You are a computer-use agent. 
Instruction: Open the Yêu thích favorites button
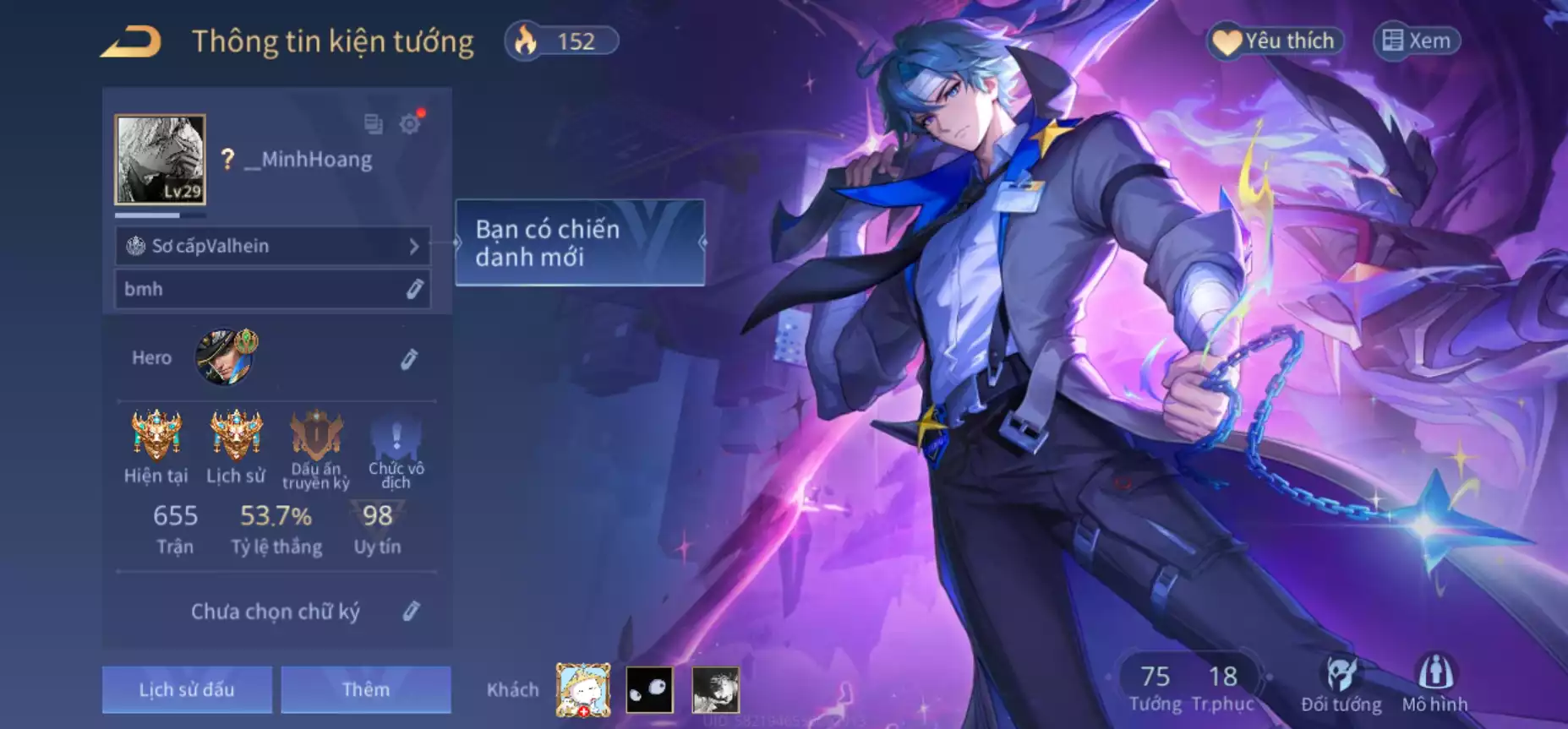1276,41
